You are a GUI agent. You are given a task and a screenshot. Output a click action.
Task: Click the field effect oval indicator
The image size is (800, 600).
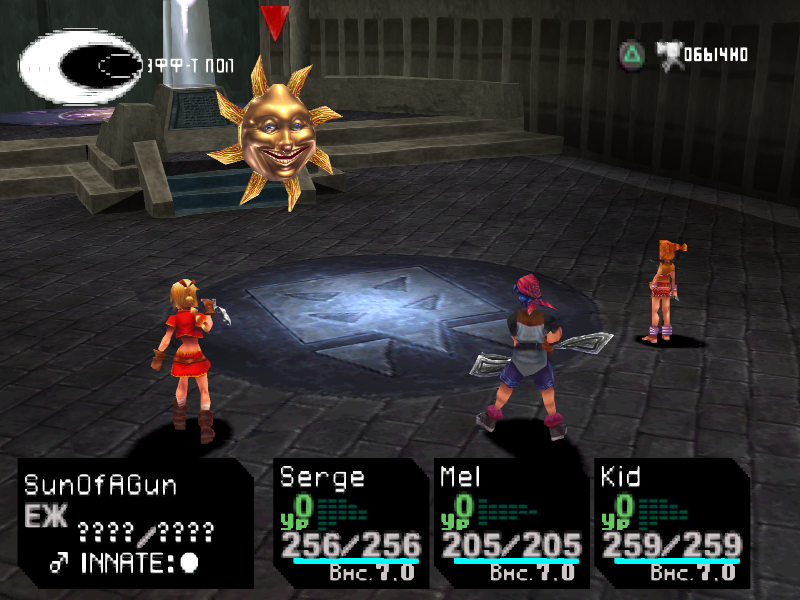click(80, 68)
